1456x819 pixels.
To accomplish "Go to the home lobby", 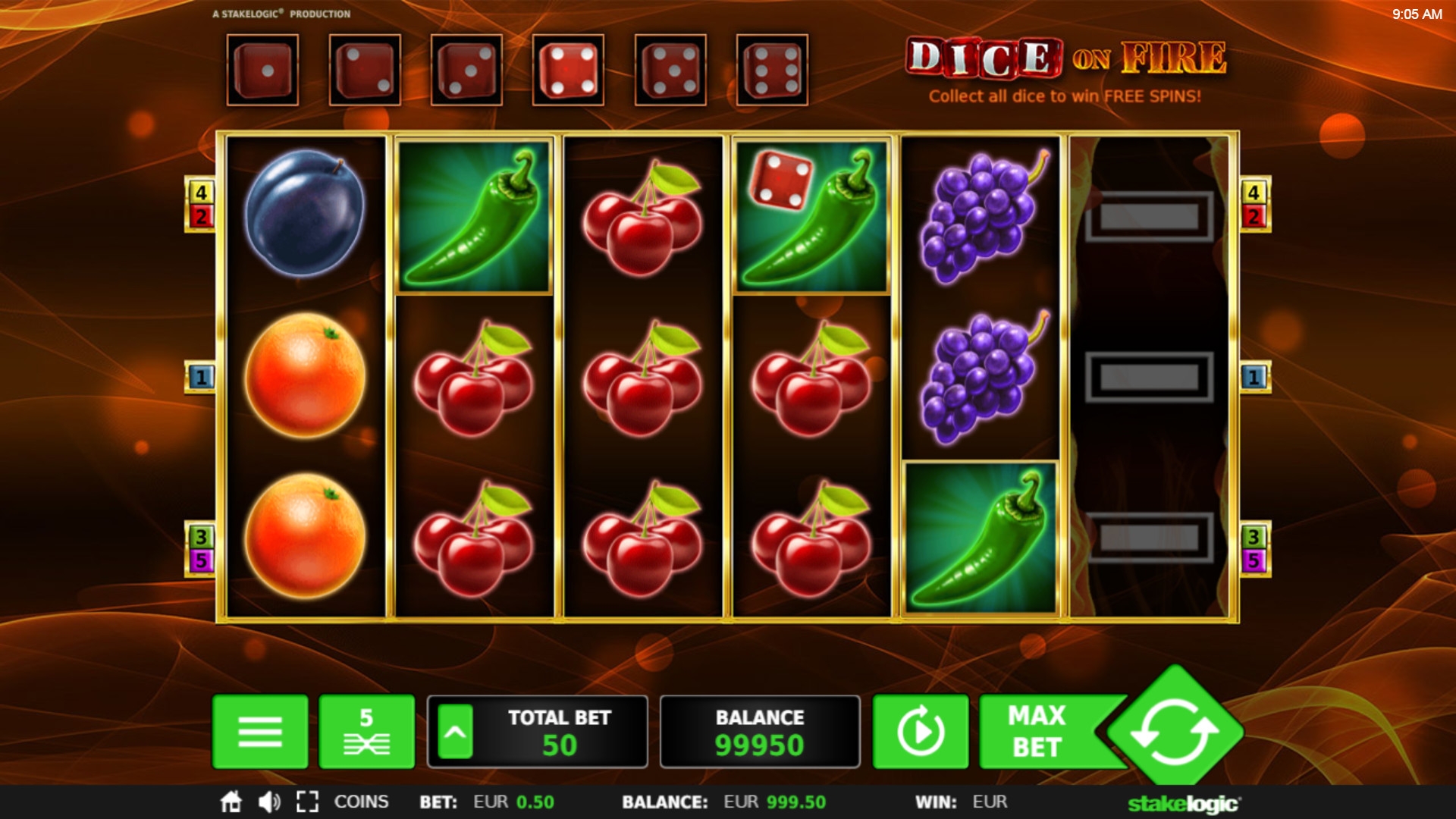I will pyautogui.click(x=231, y=802).
